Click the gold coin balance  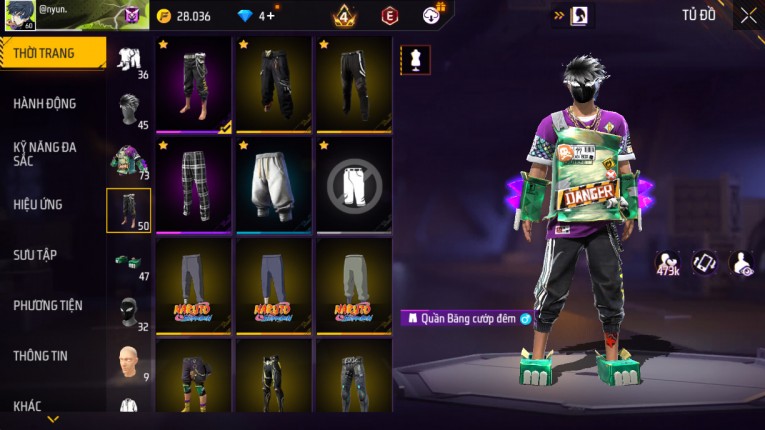pos(184,16)
